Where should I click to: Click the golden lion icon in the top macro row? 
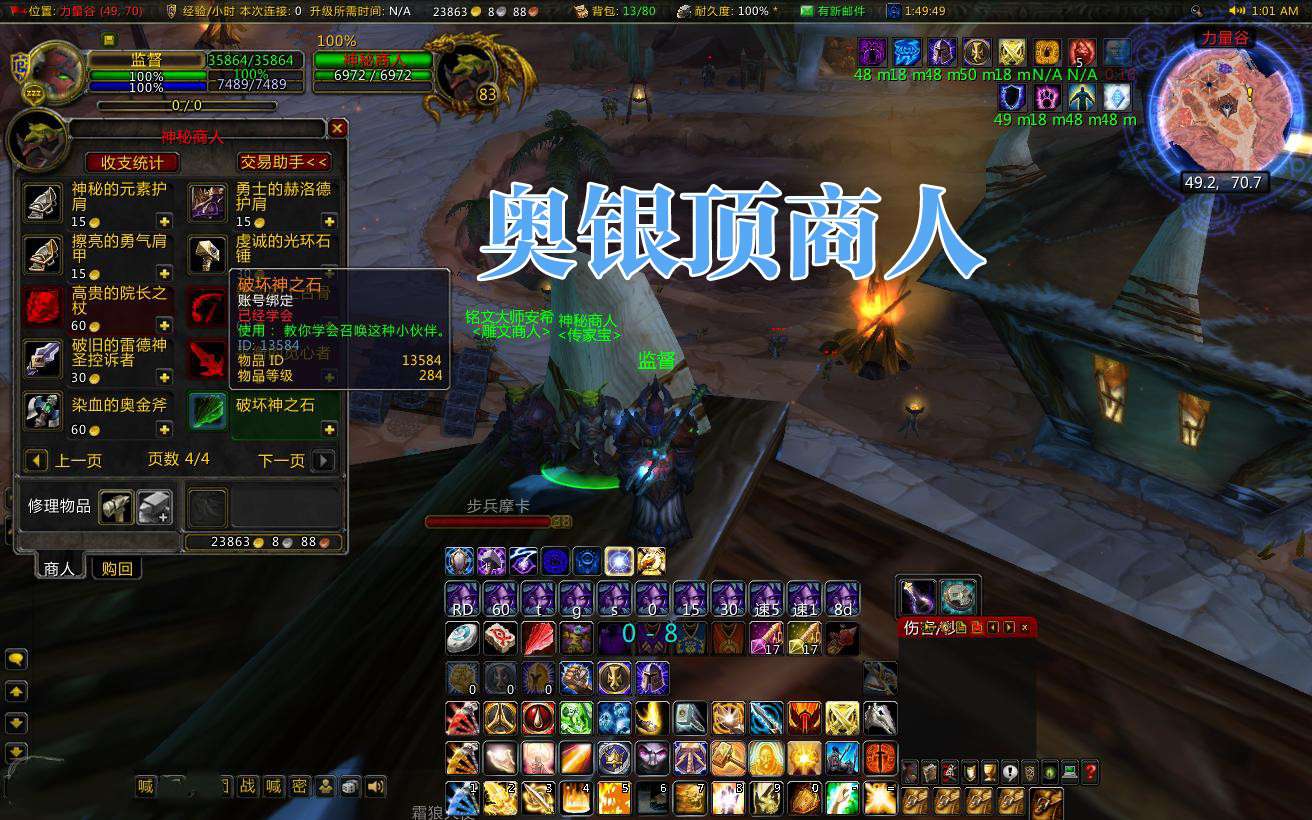pyautogui.click(x=652, y=561)
